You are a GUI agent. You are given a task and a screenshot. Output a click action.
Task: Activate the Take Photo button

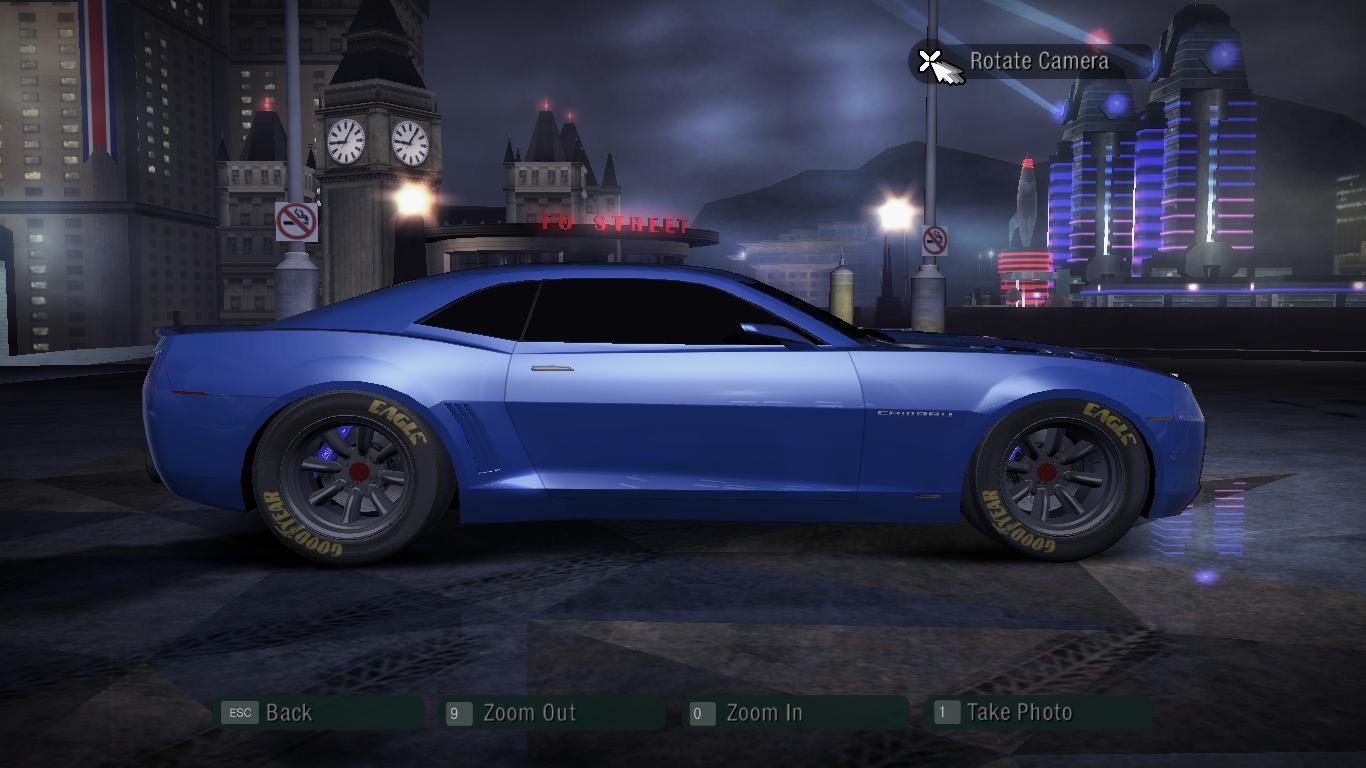coord(1019,713)
